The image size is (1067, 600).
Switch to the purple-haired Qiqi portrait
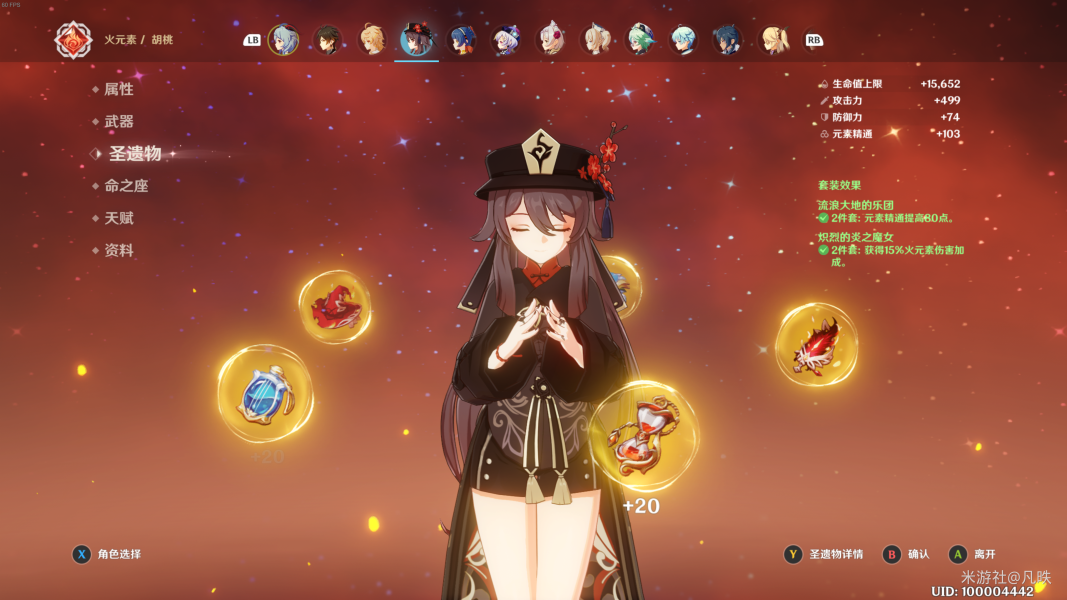pyautogui.click(x=506, y=40)
